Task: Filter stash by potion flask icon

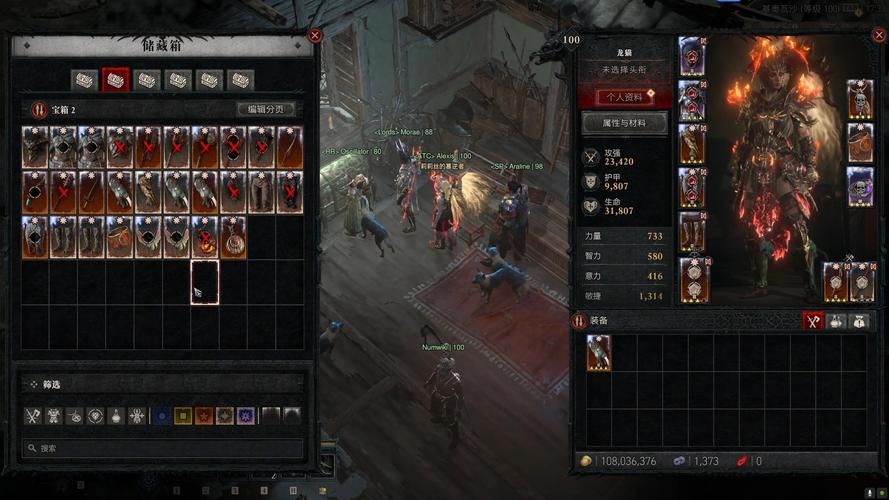Action: pos(117,415)
